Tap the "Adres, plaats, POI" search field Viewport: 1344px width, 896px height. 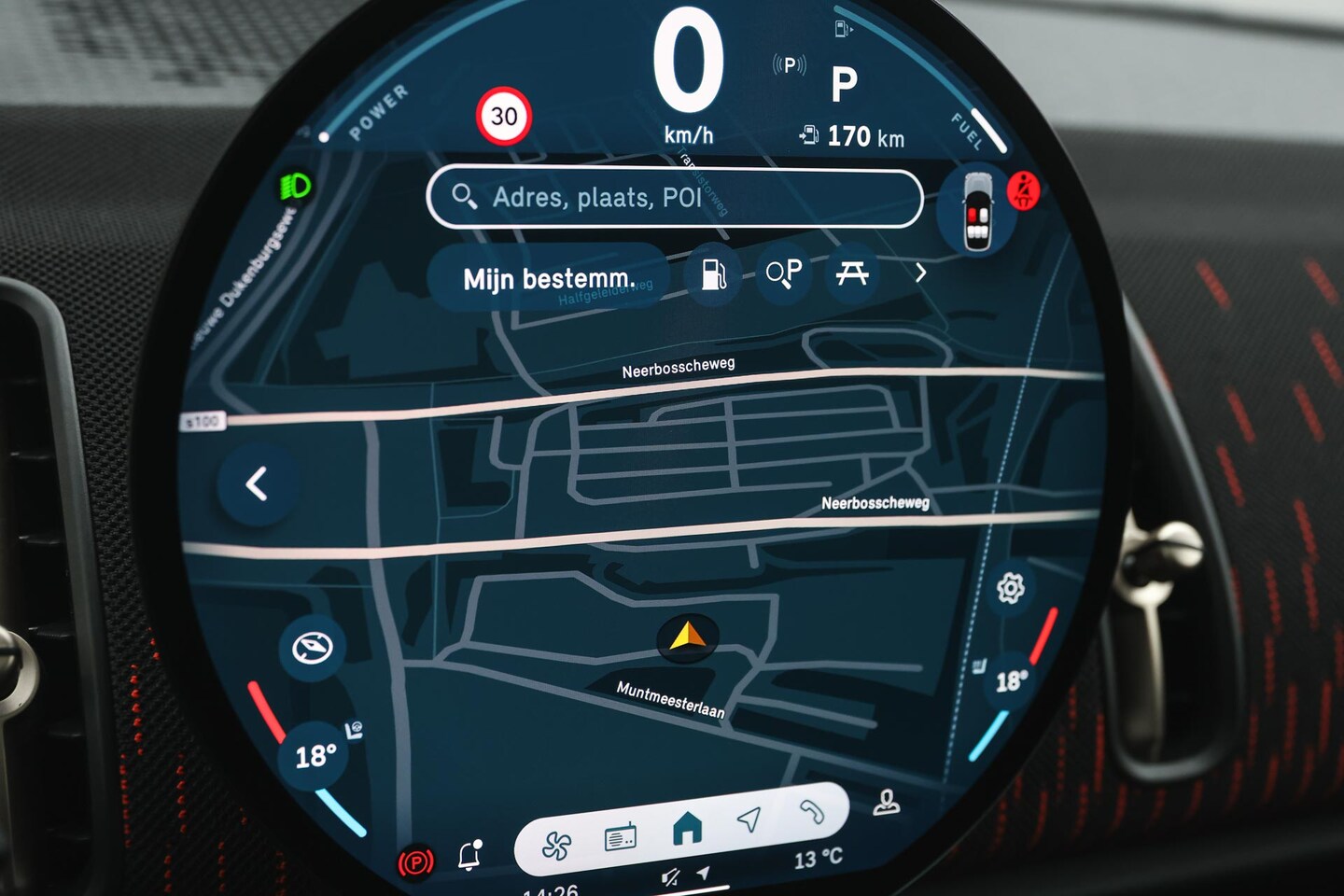pos(674,198)
